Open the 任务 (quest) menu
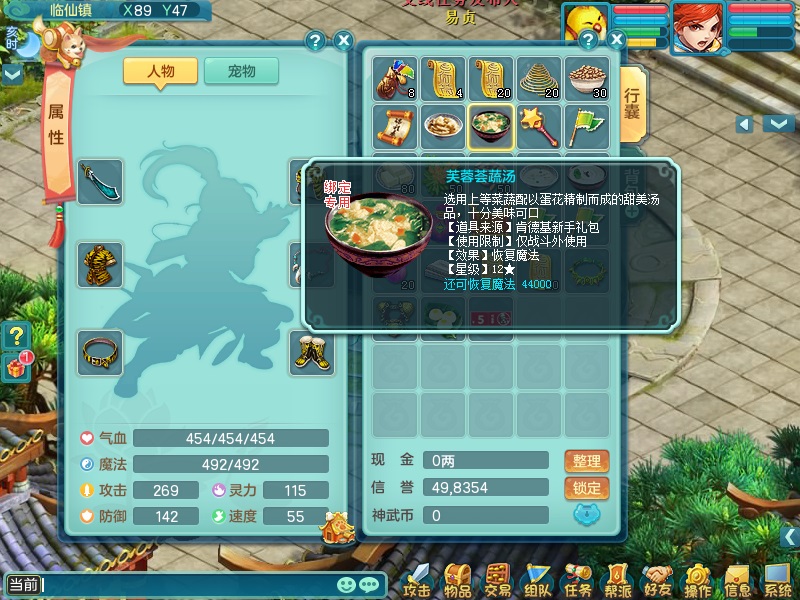 pyautogui.click(x=578, y=580)
